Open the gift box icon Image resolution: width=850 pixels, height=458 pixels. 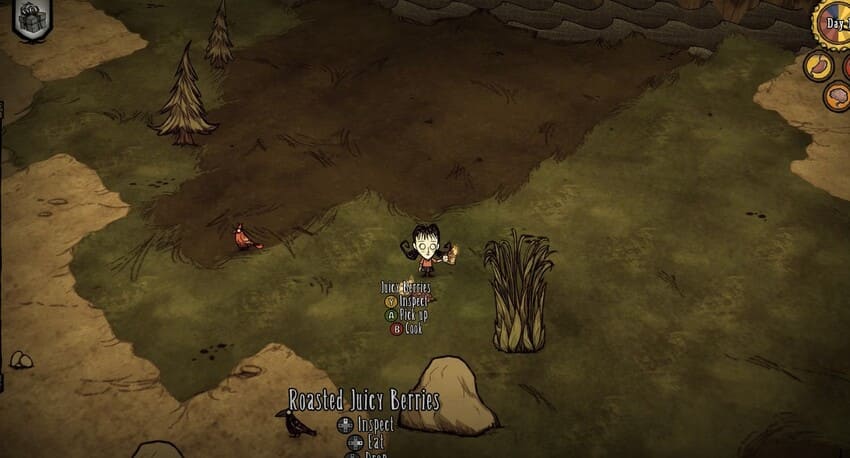click(x=32, y=20)
